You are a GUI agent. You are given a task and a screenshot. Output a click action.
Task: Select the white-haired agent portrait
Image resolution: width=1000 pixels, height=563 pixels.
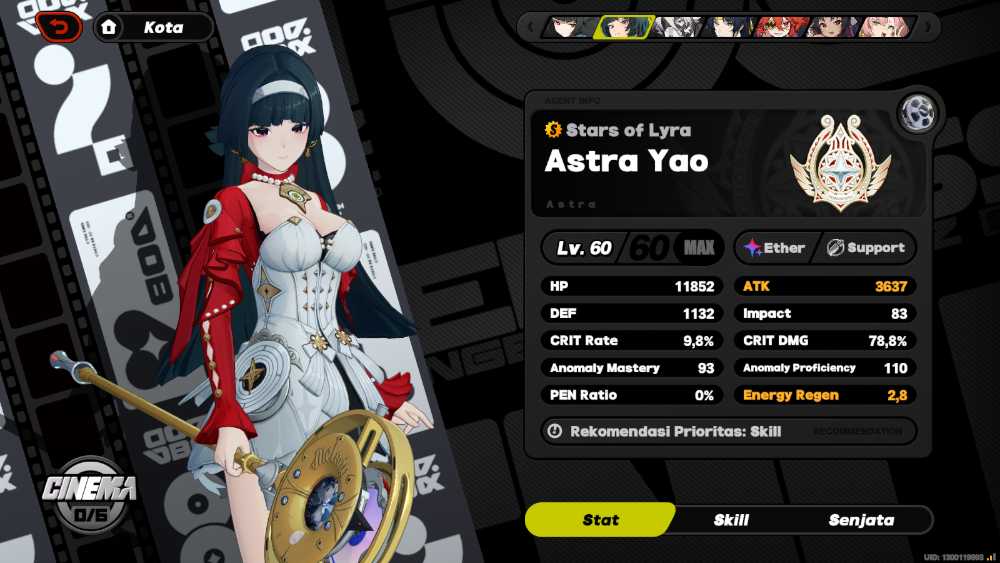pos(679,27)
